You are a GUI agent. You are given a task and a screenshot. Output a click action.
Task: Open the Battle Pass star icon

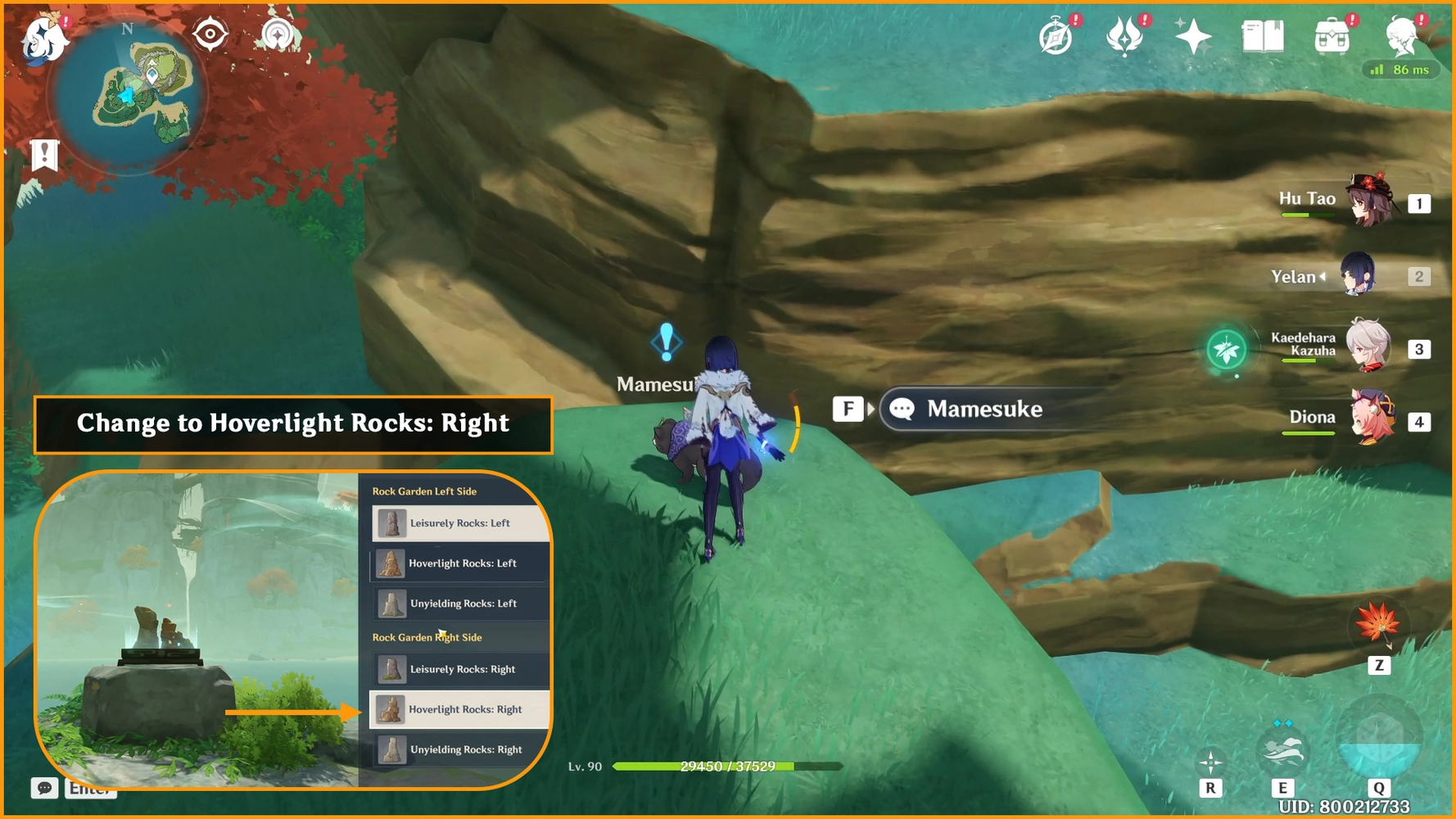tap(1193, 37)
